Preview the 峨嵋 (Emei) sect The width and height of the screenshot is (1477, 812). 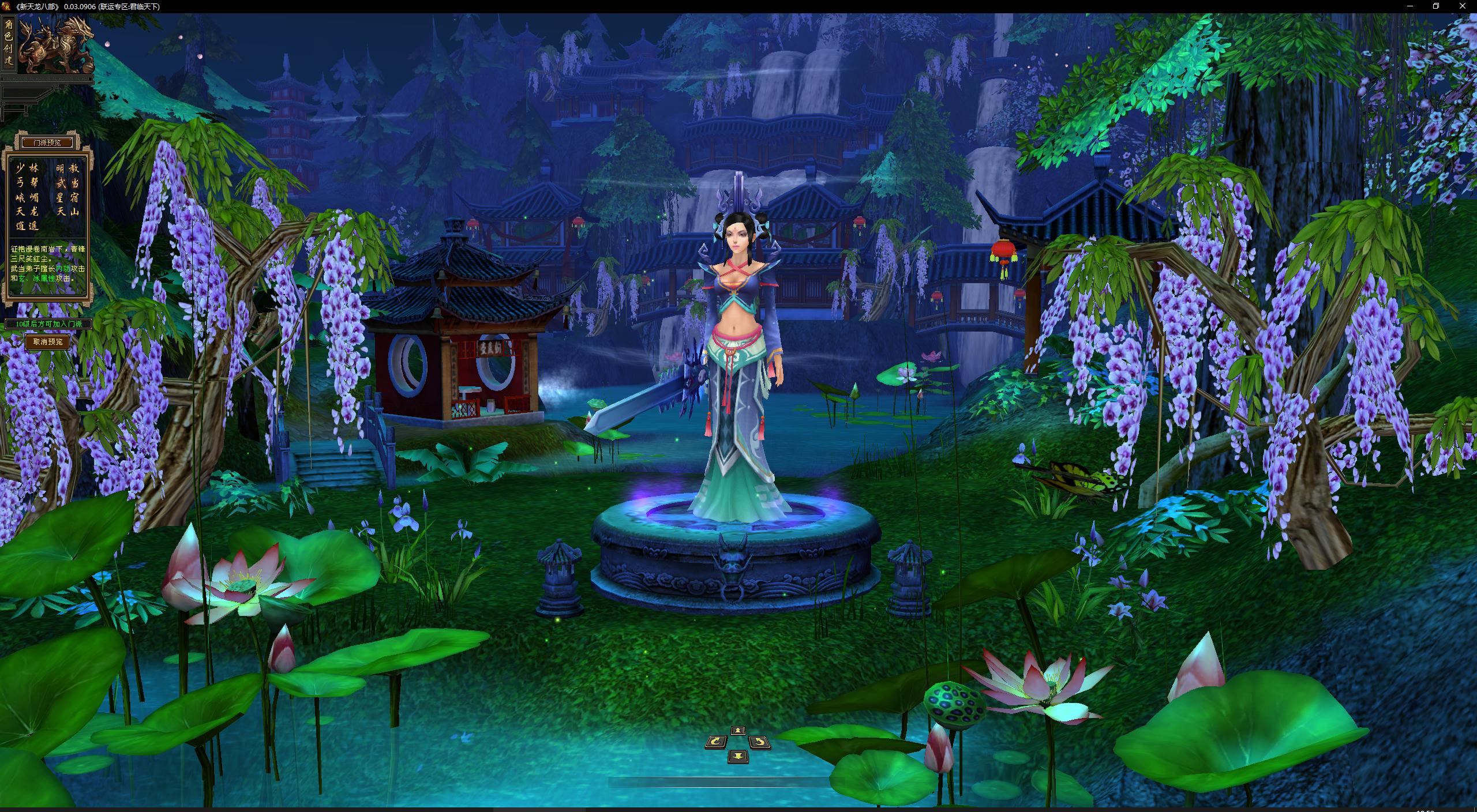pos(27,197)
